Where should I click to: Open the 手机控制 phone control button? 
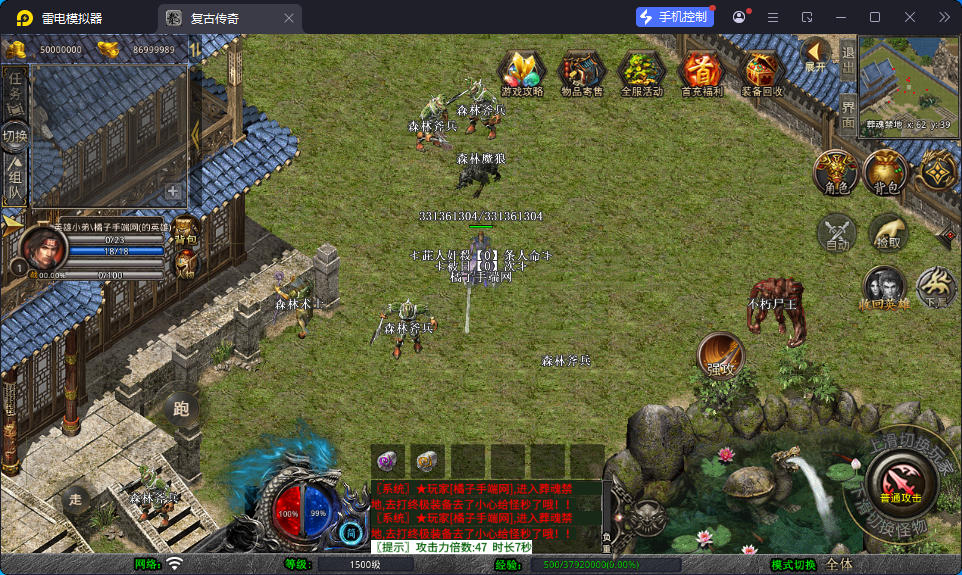coord(674,17)
